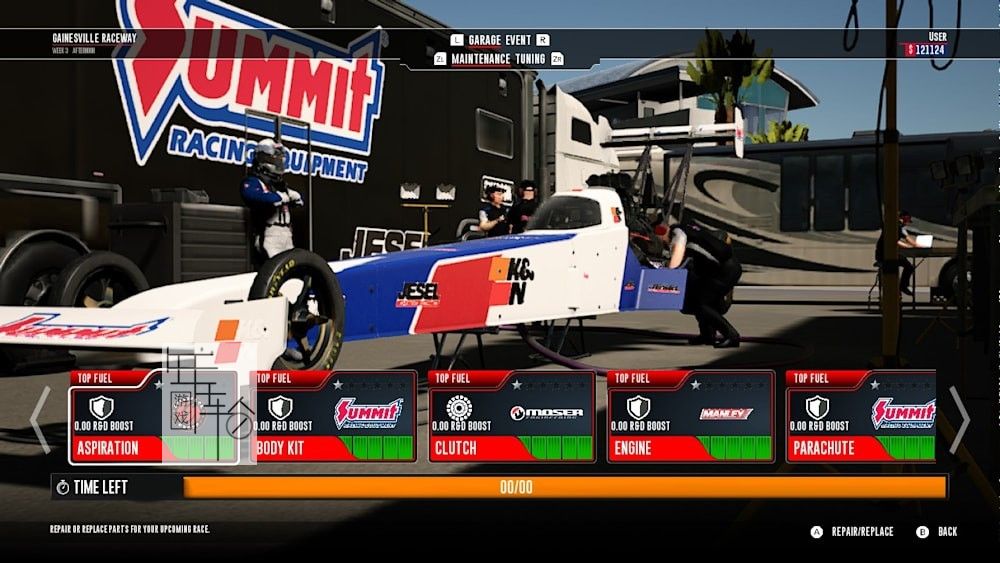The width and height of the screenshot is (1000, 563).
Task: Select the Parachute part card
Action: coord(860,417)
